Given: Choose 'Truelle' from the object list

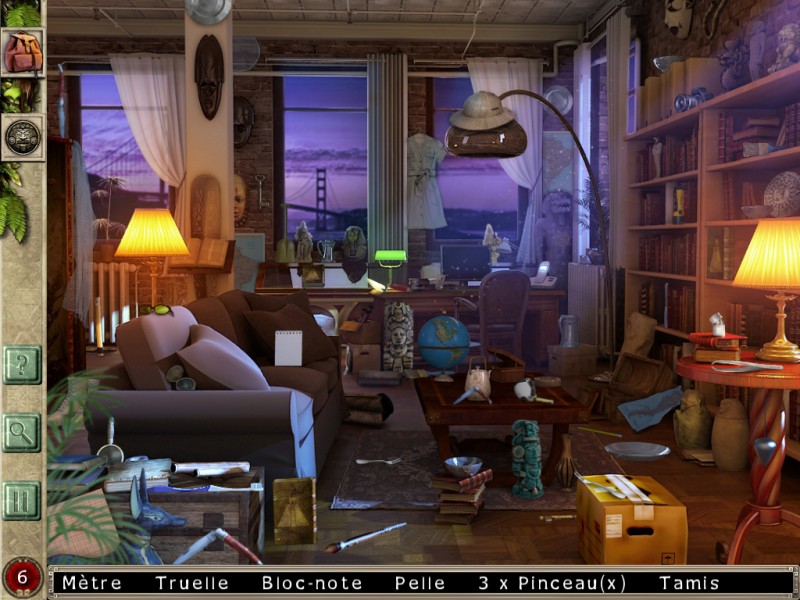Looking at the screenshot, I should coord(192,583).
